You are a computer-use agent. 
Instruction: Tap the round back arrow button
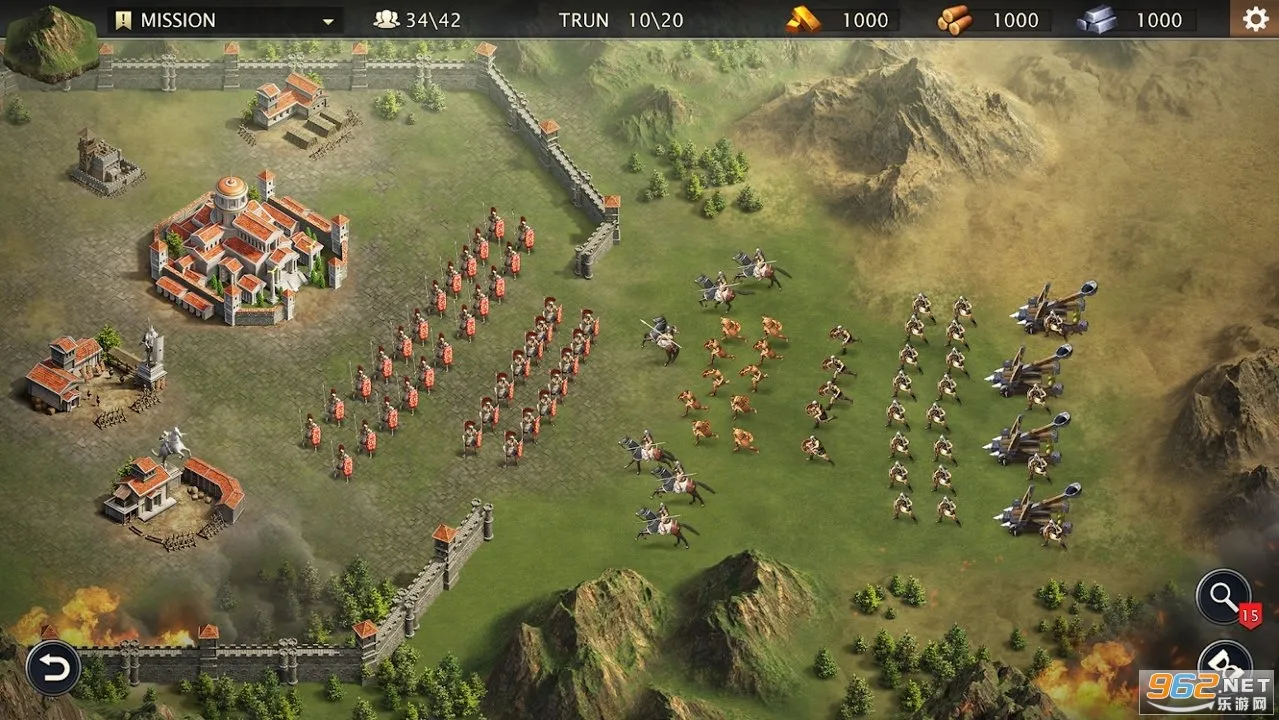point(53,667)
